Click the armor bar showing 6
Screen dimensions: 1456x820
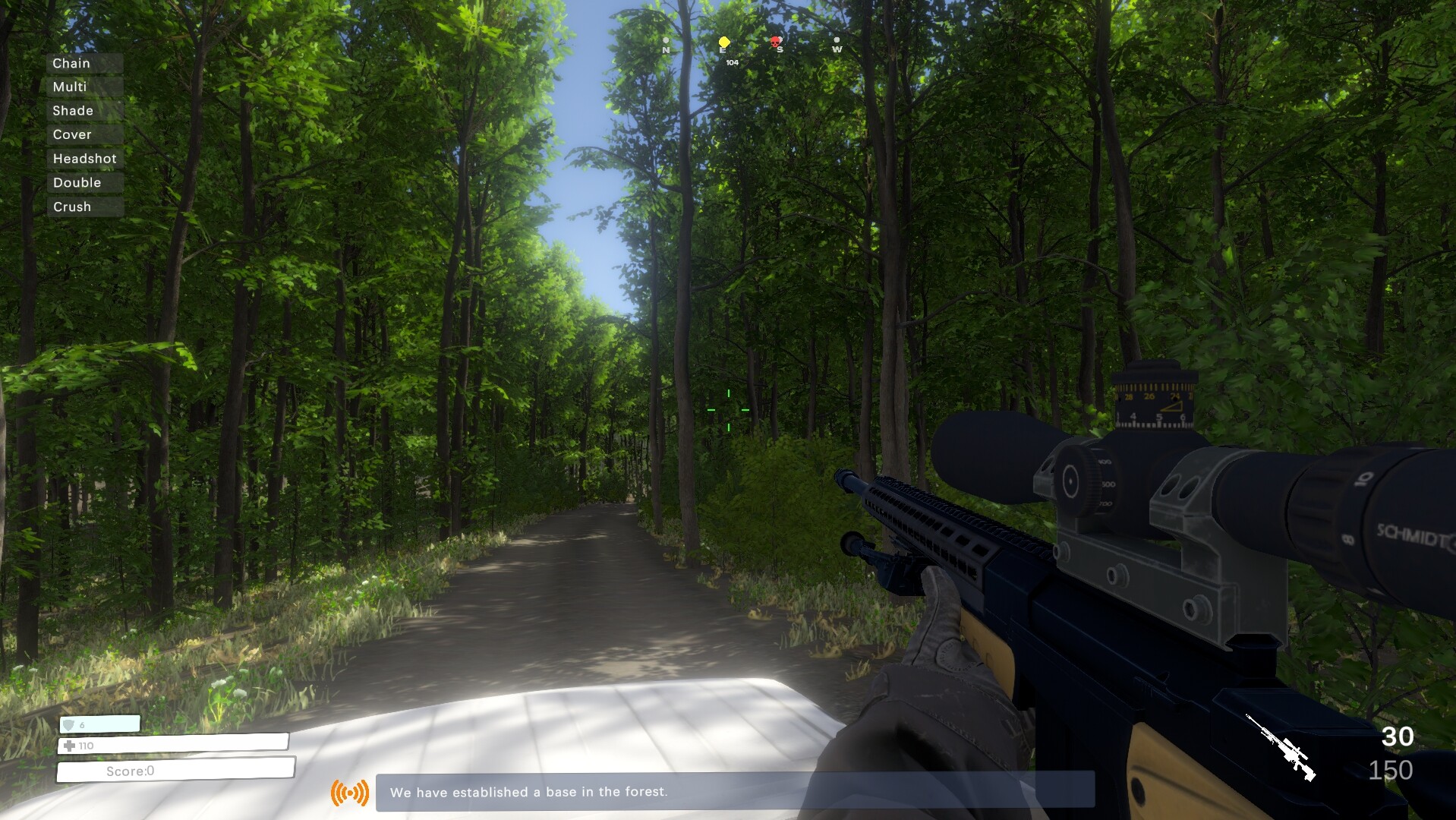[99, 724]
